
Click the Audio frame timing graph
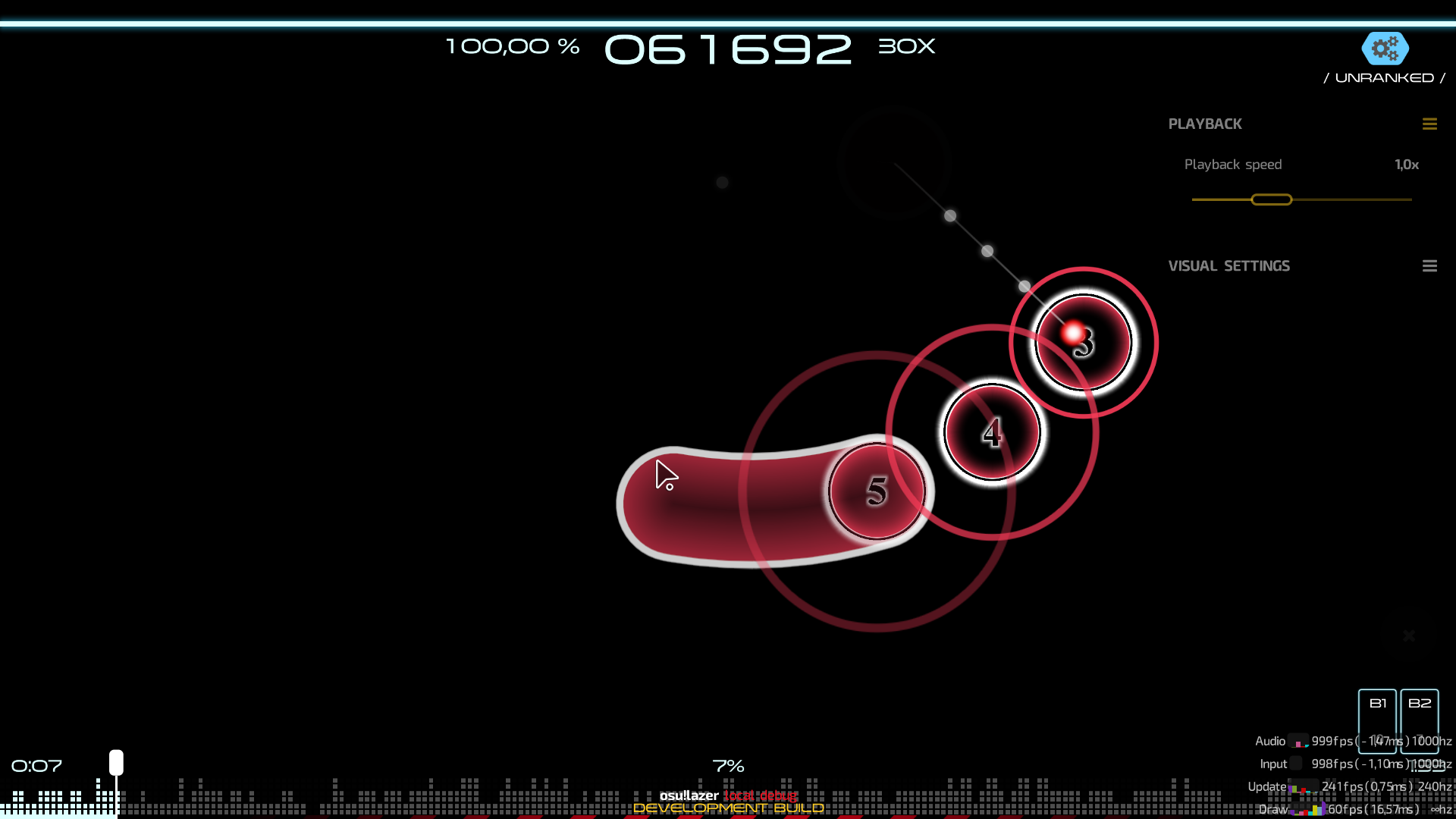pos(1300,741)
